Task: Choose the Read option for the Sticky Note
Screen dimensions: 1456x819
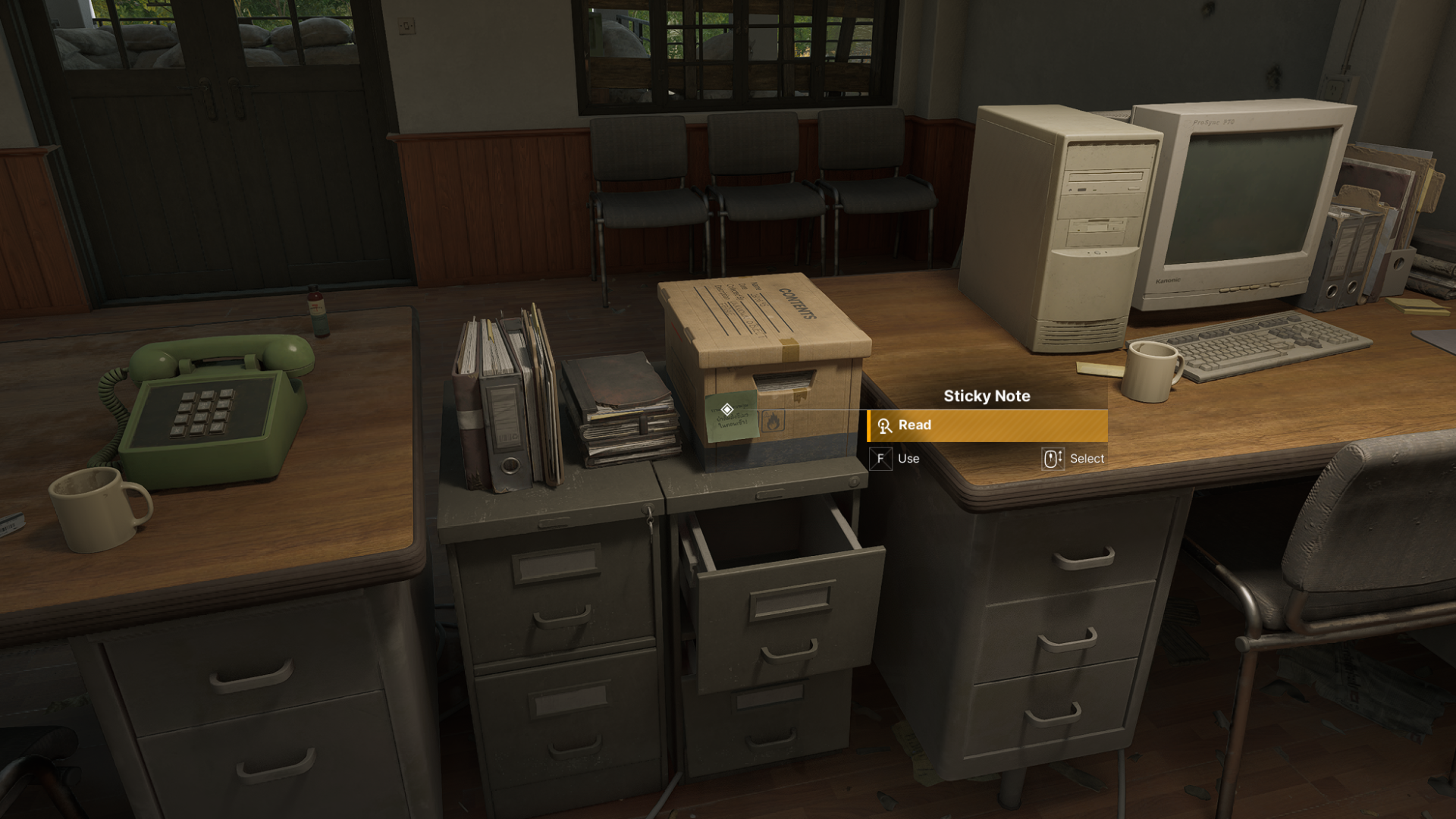Action: coord(987,425)
